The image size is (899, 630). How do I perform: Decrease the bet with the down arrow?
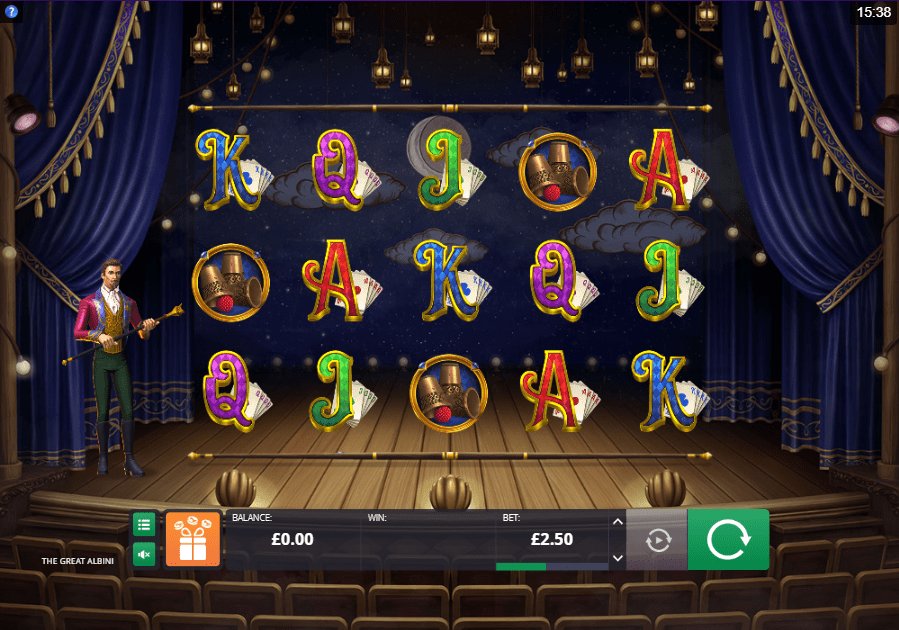617,558
